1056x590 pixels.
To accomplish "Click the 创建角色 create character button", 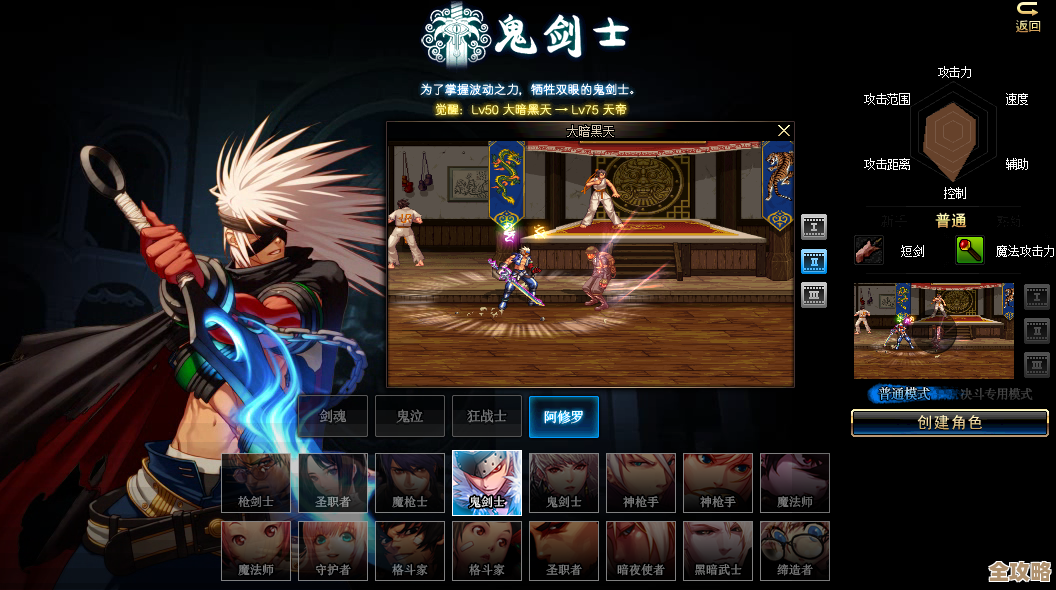I will pos(949,423).
